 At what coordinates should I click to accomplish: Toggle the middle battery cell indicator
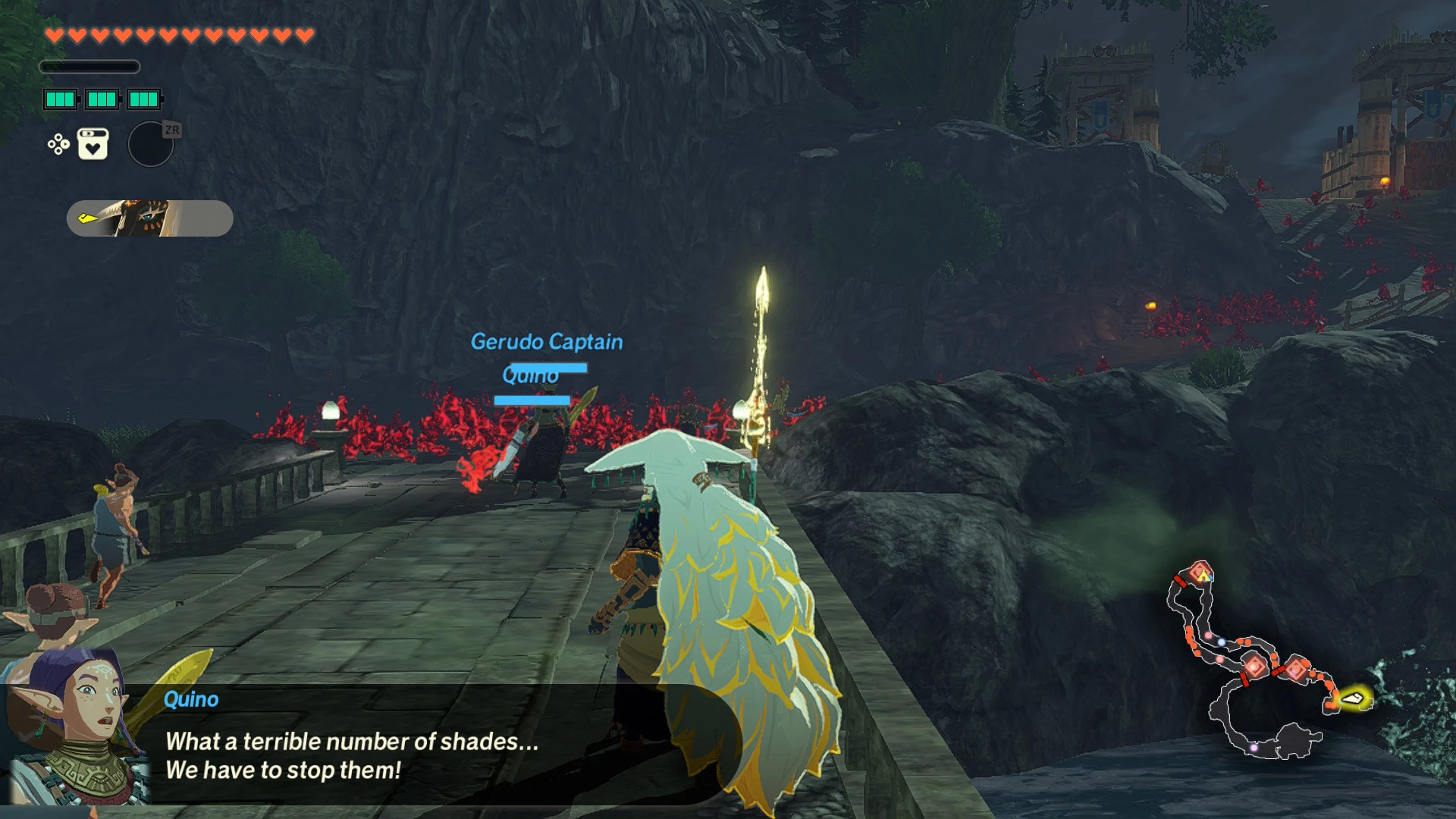[102, 99]
